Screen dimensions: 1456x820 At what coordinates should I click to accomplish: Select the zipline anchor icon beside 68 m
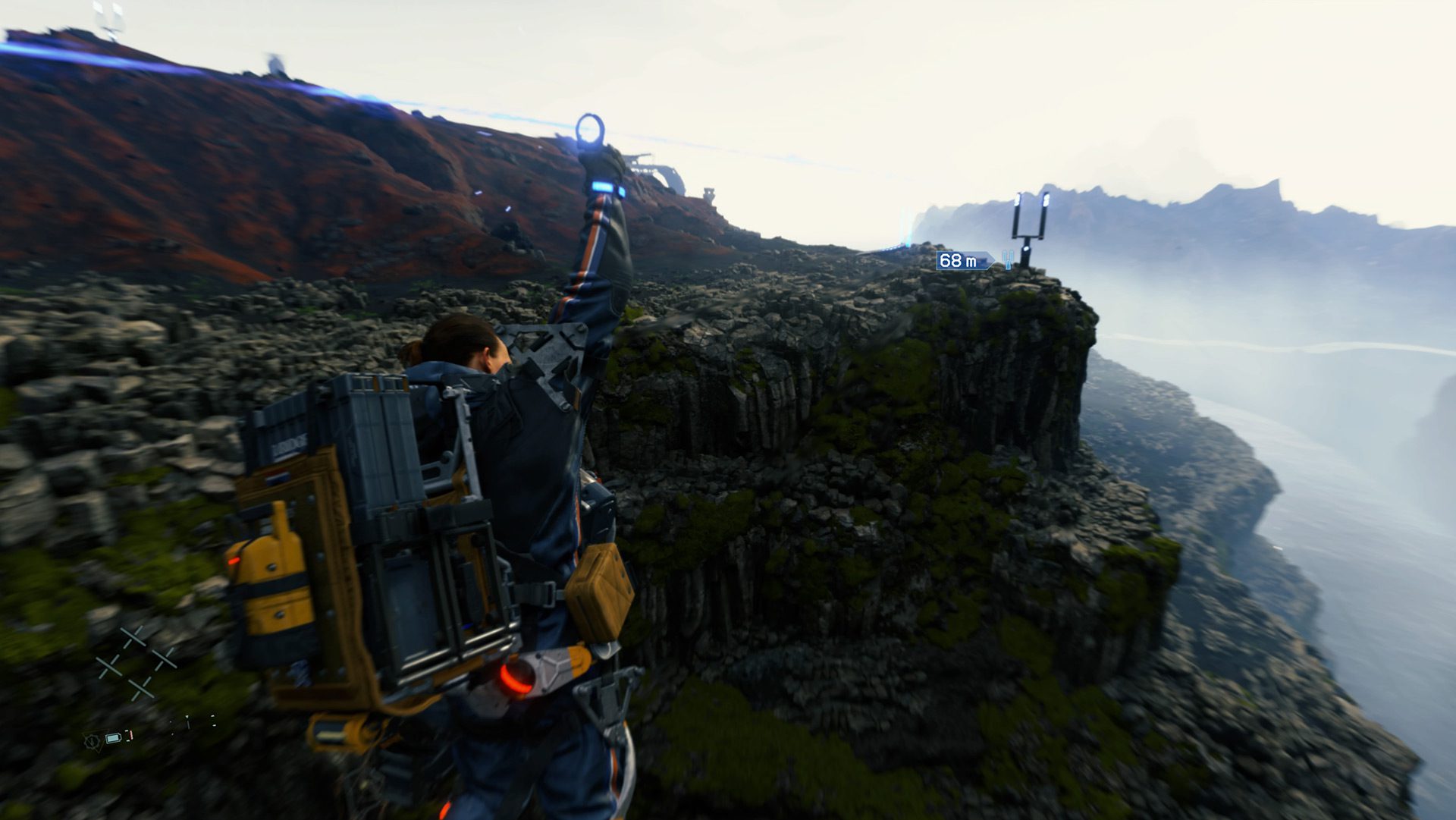point(1008,260)
